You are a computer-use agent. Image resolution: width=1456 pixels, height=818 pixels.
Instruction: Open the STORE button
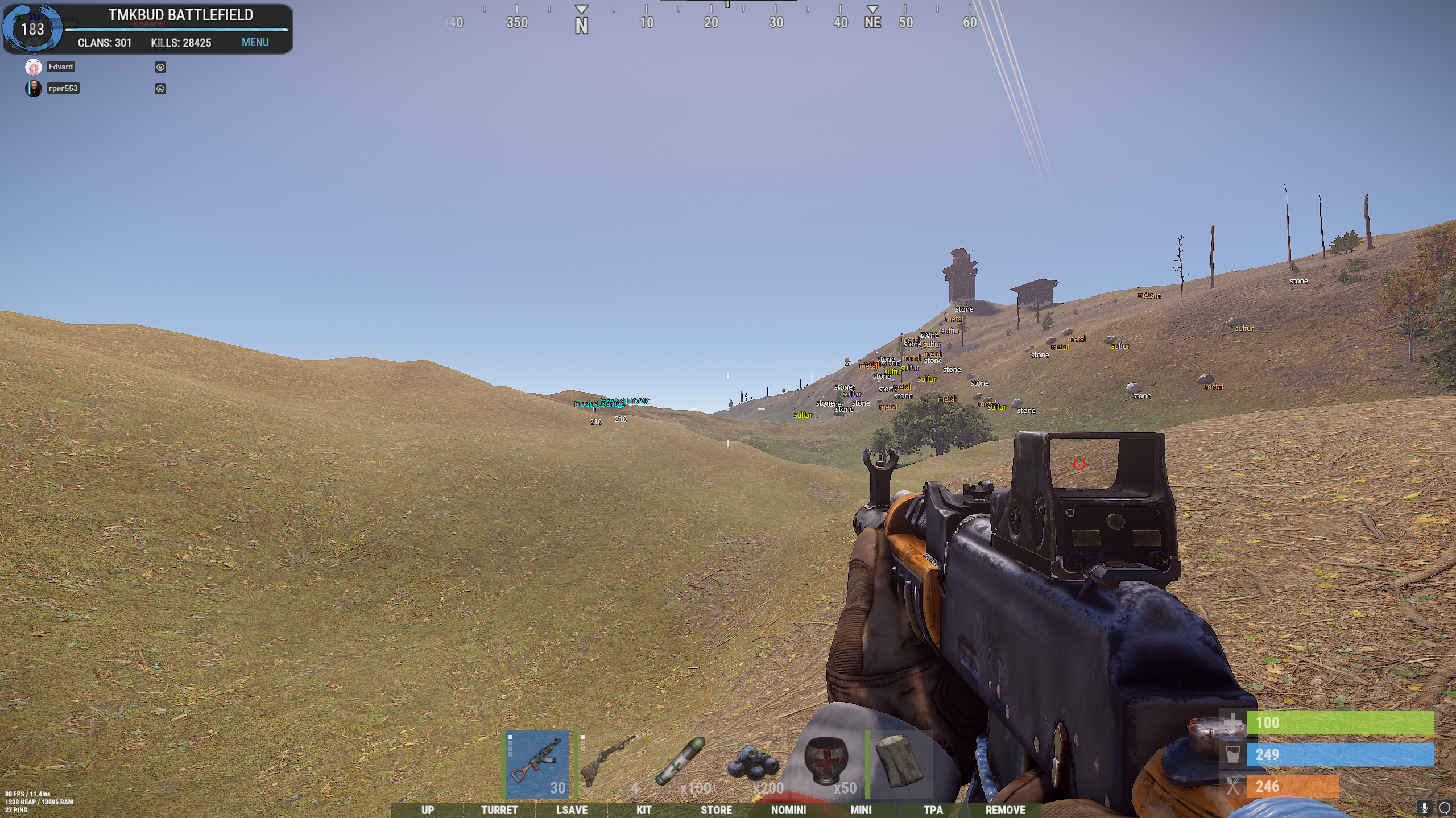[x=716, y=810]
